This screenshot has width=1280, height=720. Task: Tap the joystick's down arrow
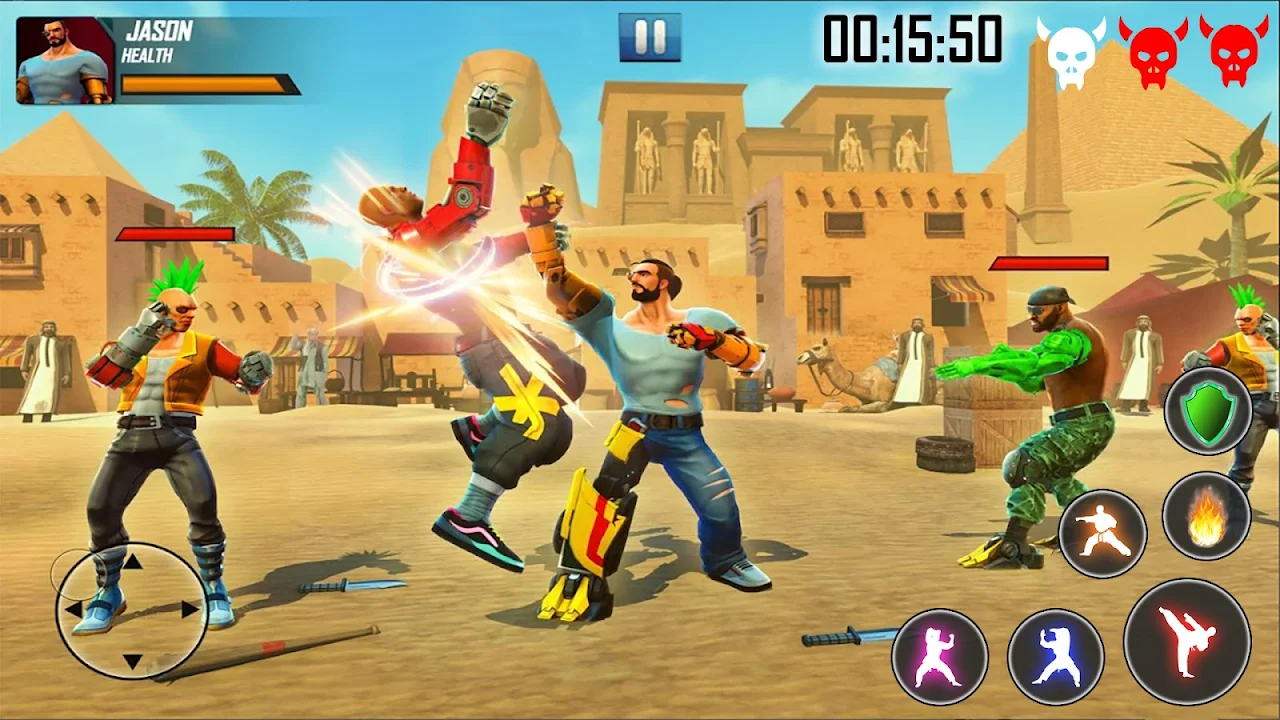[x=132, y=660]
